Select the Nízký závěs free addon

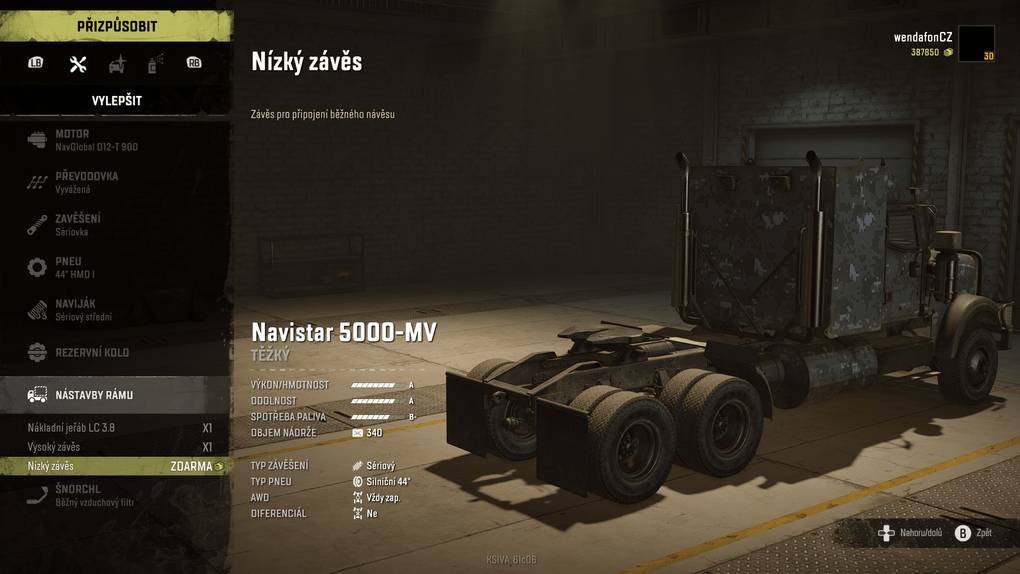pyautogui.click(x=115, y=466)
